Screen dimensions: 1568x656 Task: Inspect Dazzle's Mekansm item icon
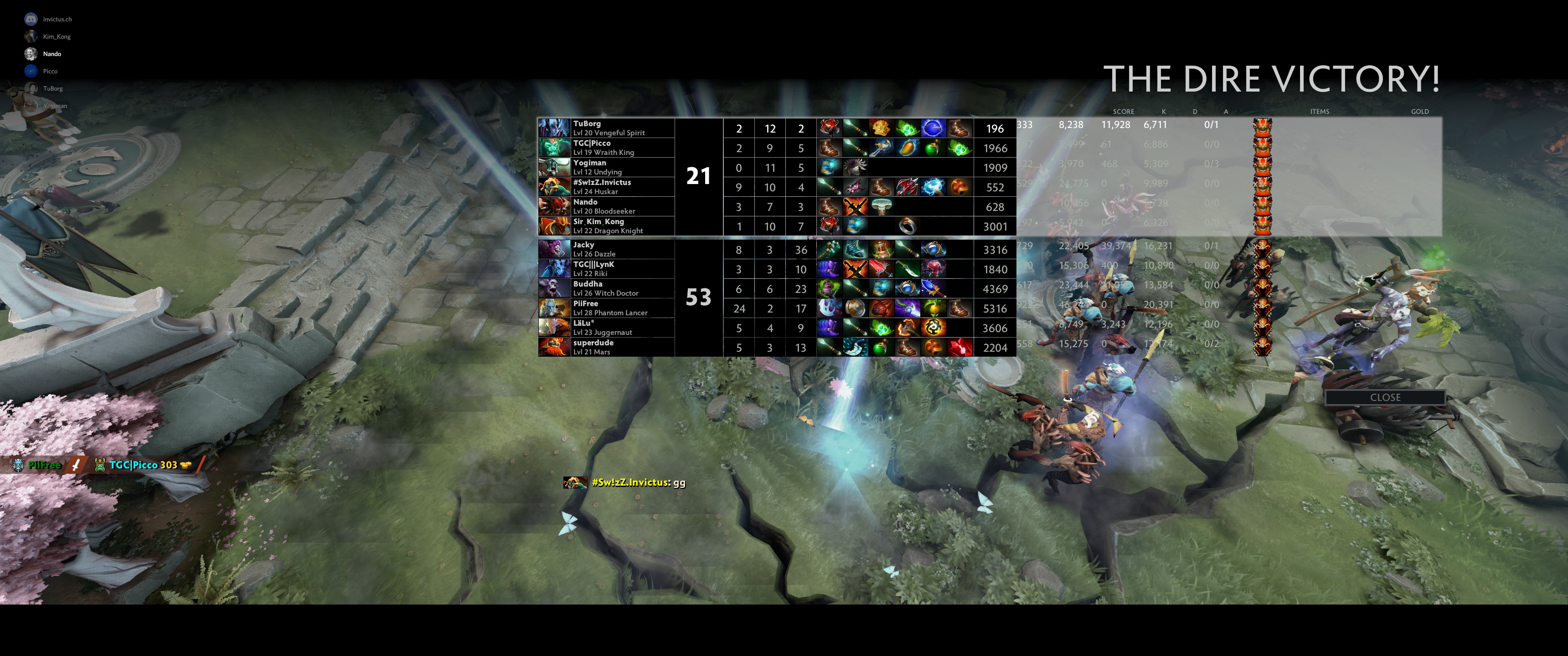(x=881, y=250)
